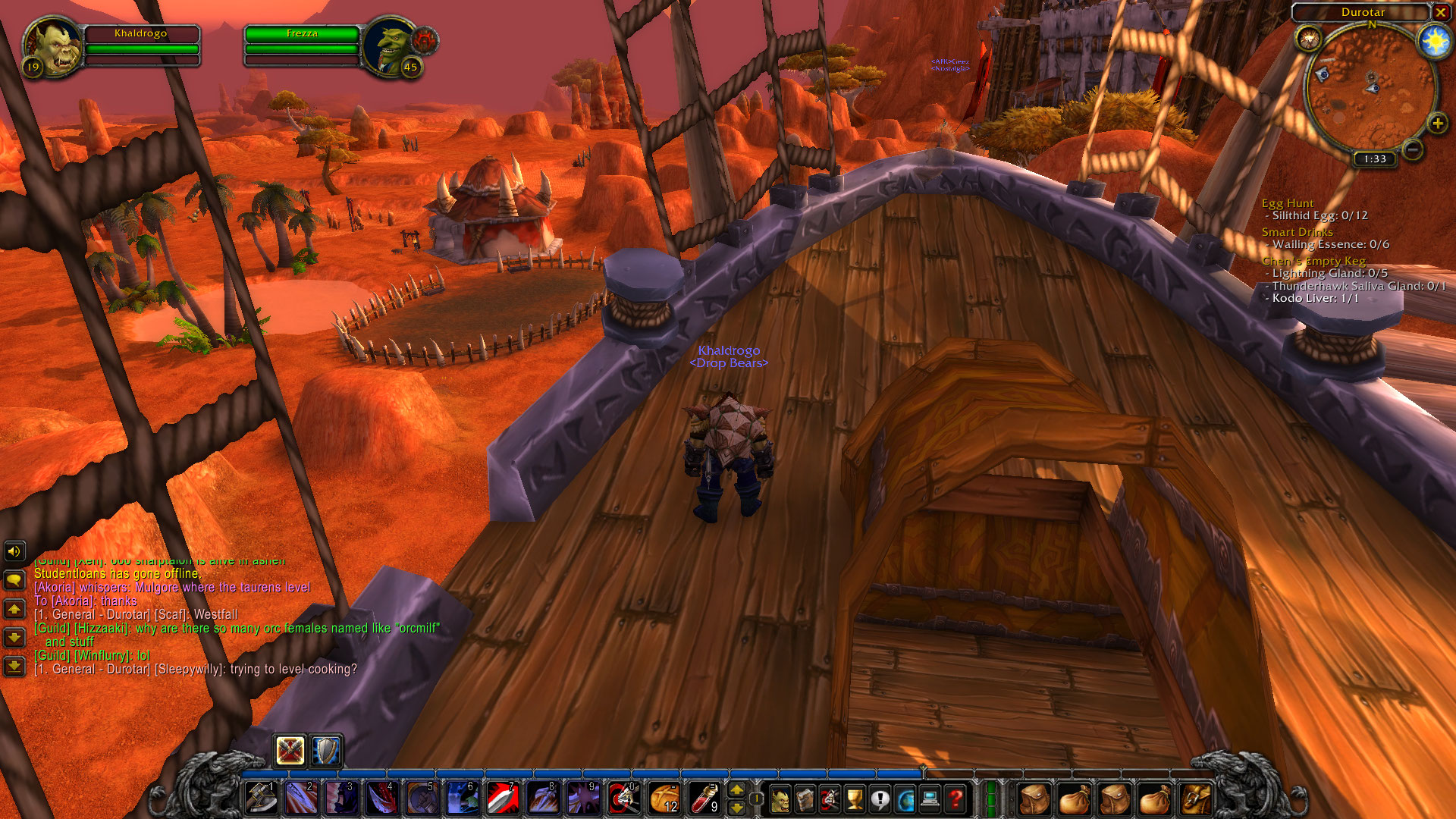This screenshot has width=1456, height=819.
Task: Open the Socials exclamation-bubble icon
Action: pyautogui.click(x=879, y=799)
